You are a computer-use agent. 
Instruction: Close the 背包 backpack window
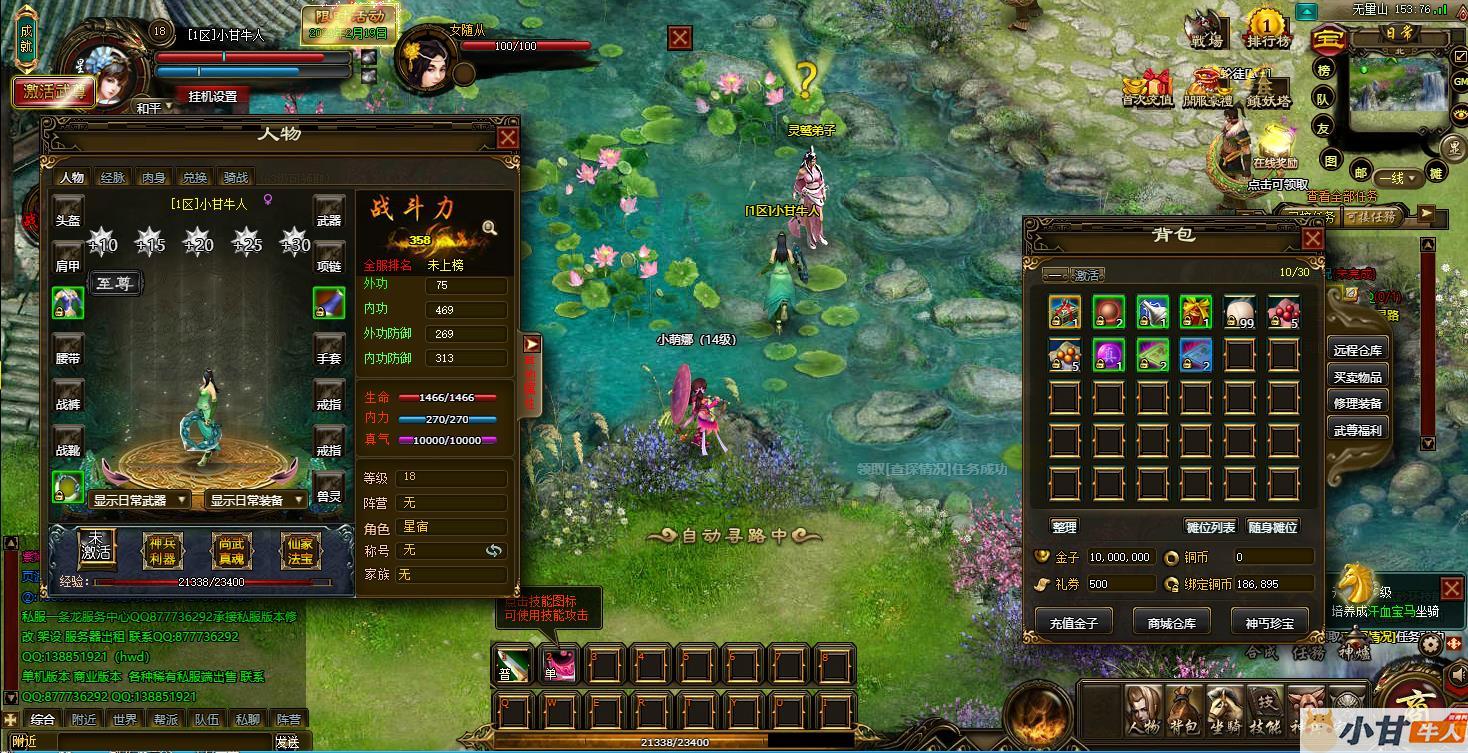[1312, 238]
